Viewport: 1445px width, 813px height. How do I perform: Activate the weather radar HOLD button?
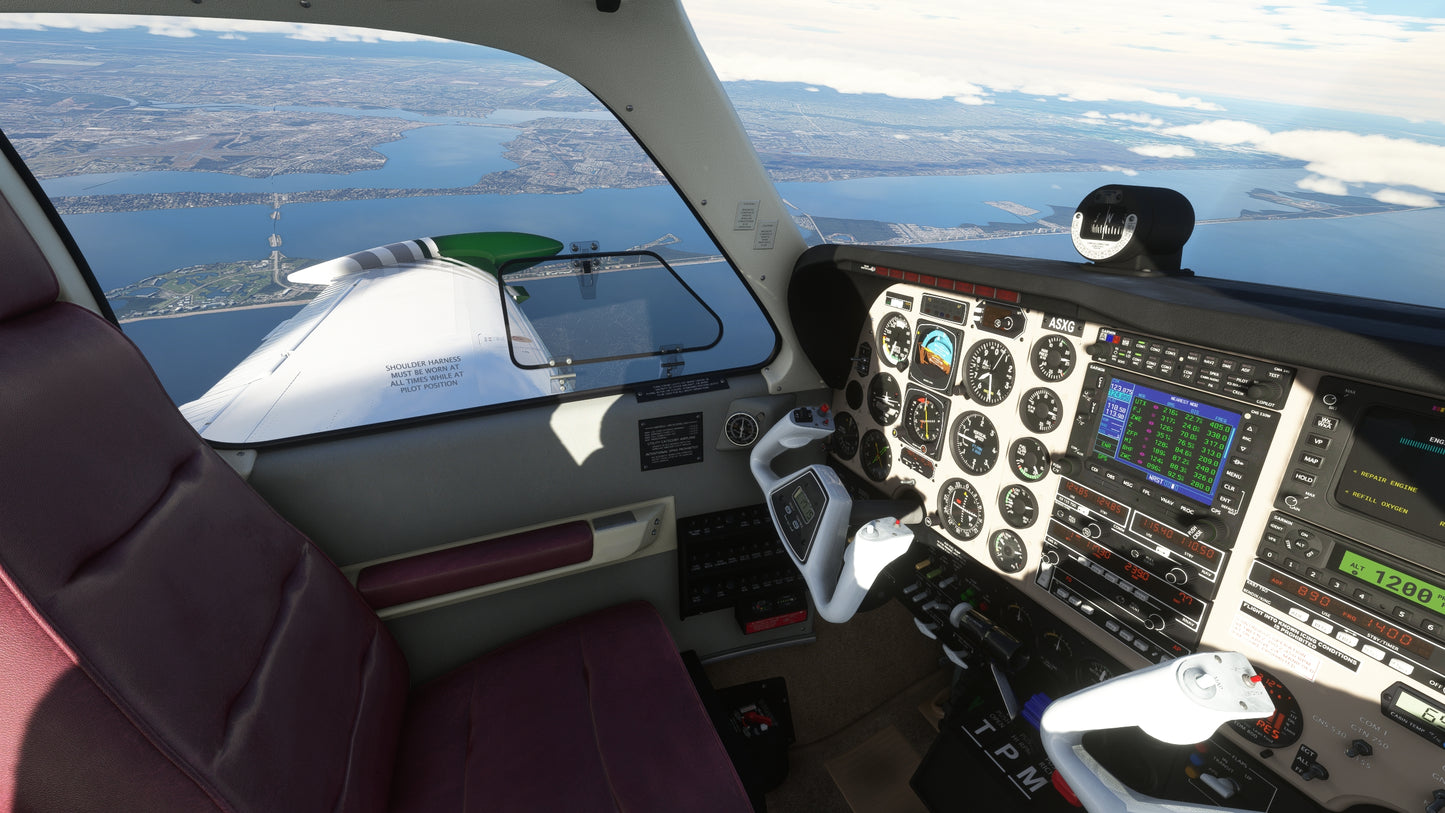tap(1304, 478)
